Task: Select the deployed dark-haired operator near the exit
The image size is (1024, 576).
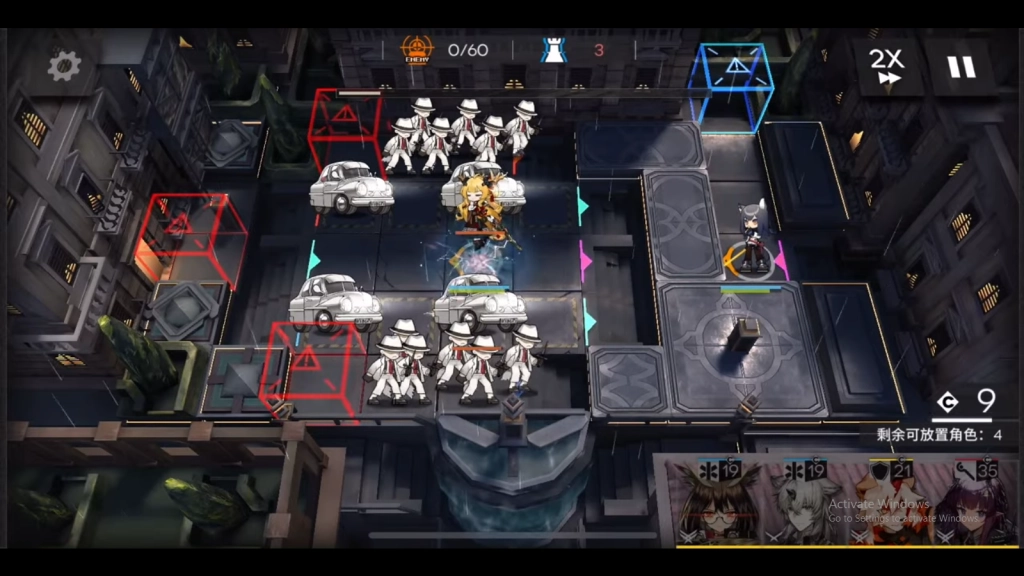Action: 752,240
